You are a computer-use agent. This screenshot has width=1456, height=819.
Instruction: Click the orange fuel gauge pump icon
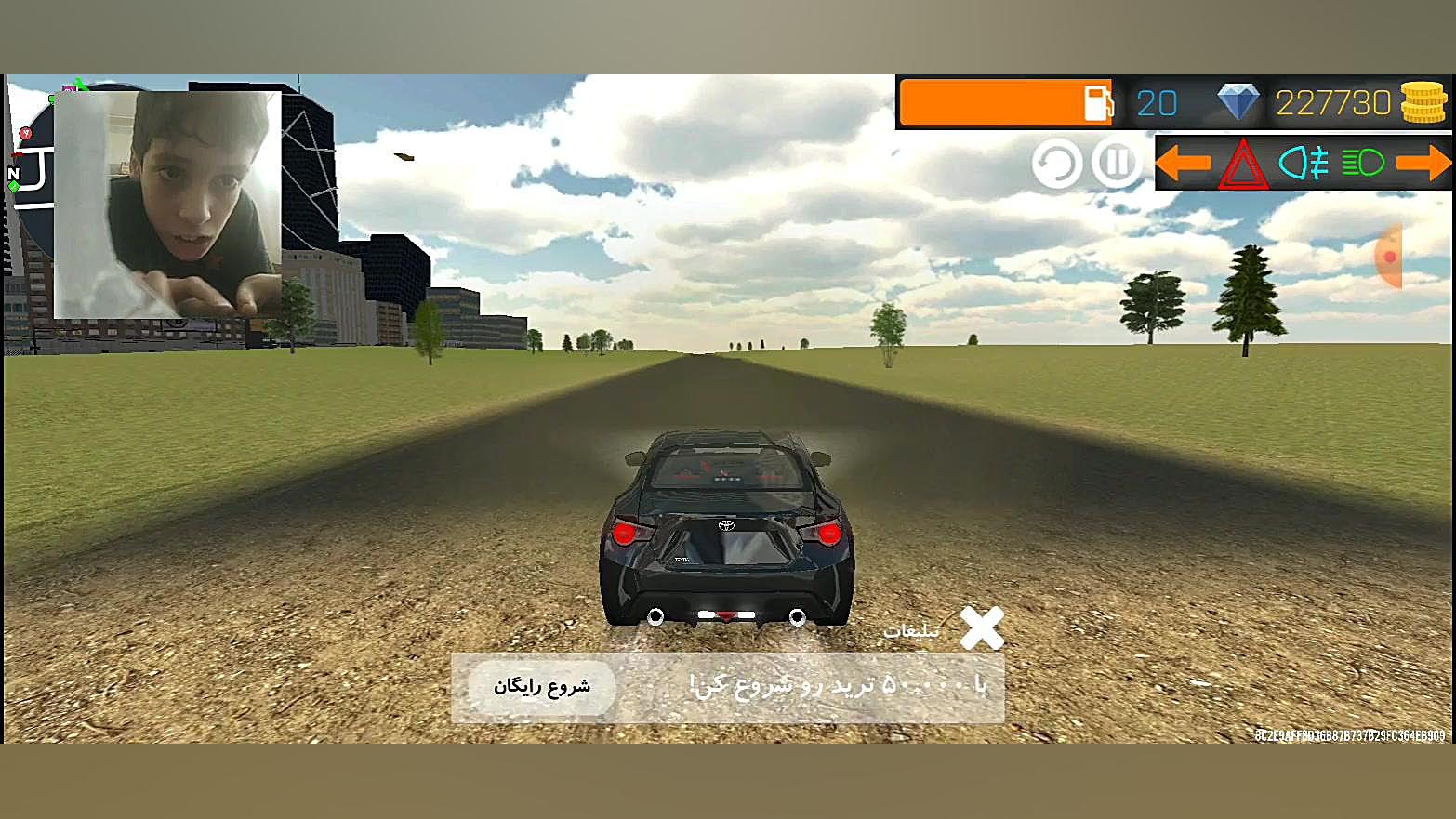(1098, 102)
